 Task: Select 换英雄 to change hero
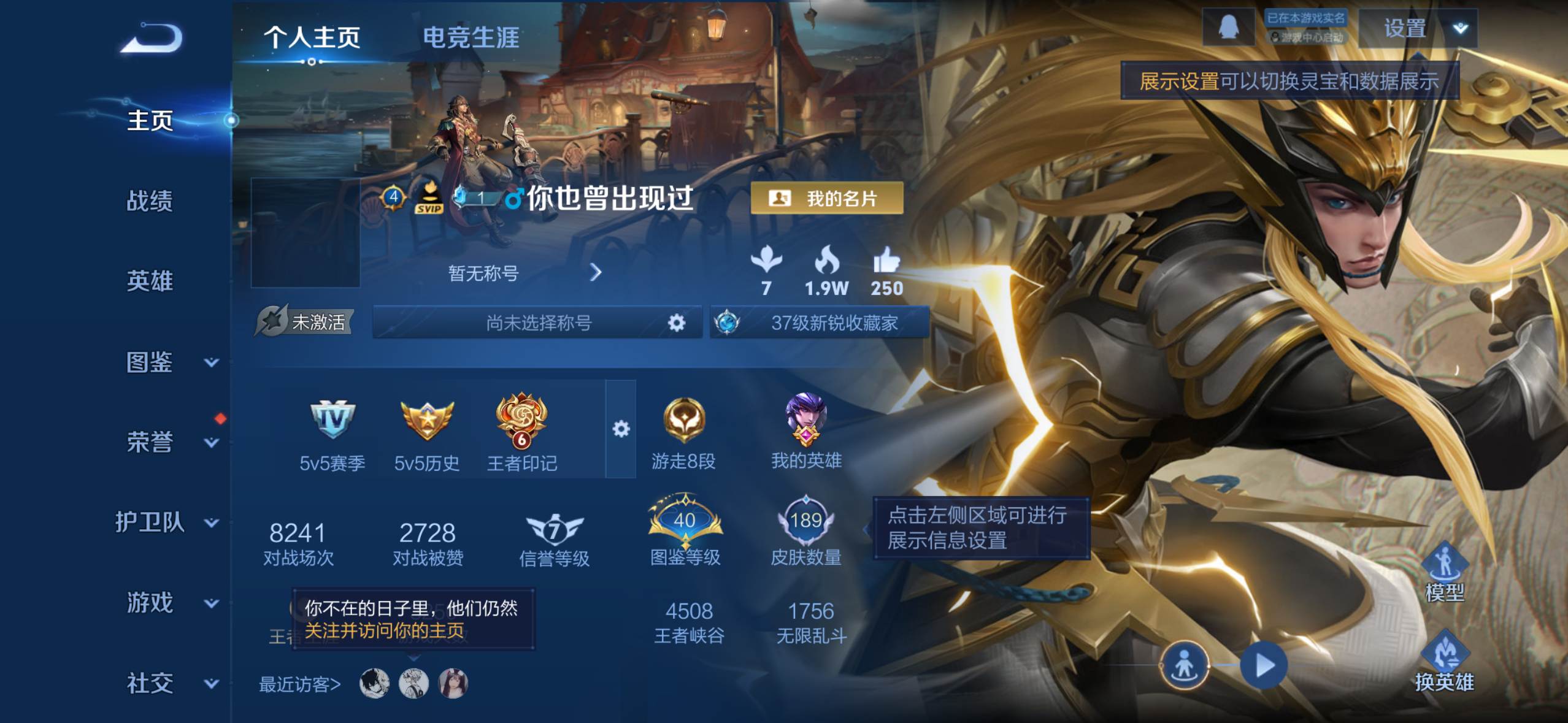click(1444, 661)
